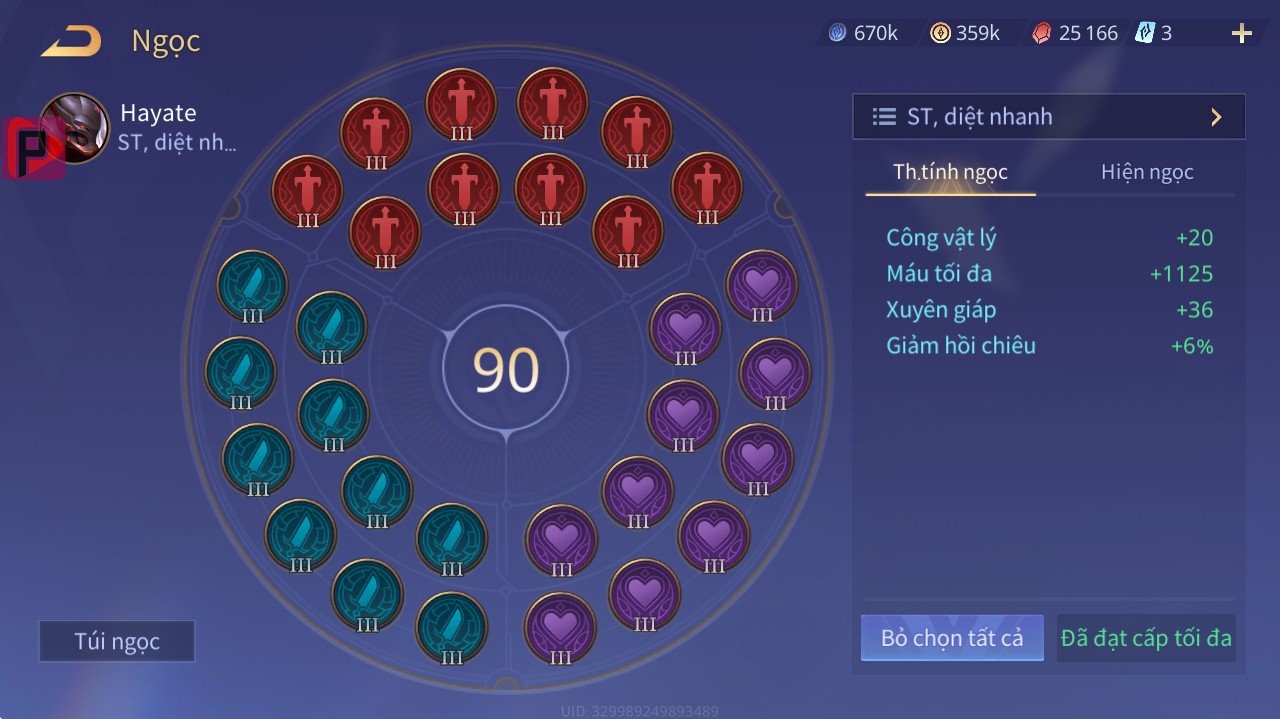
Task: Click the Đã đạt cấp tối đa button
Action: click(1146, 638)
